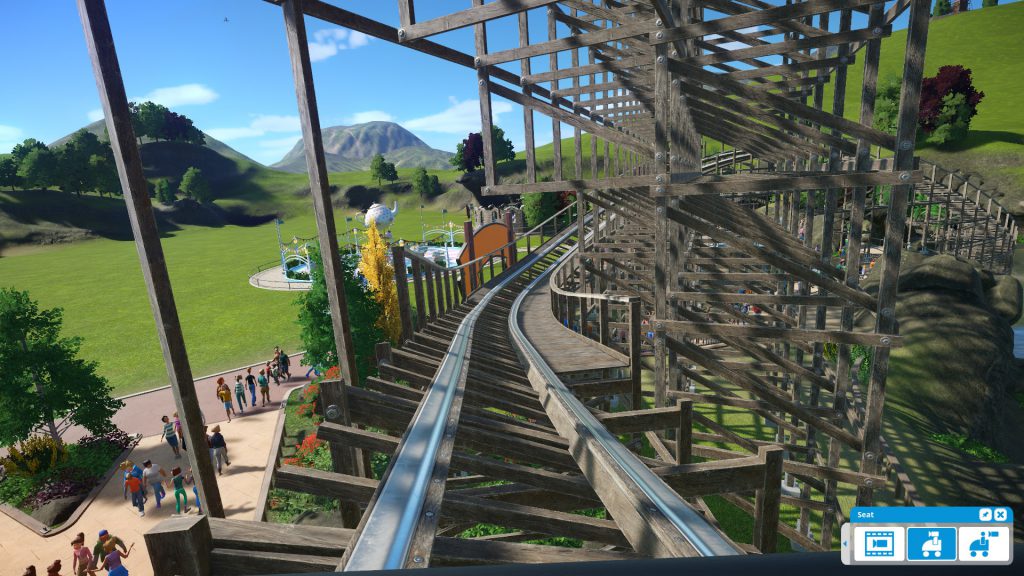The image size is (1024, 576).
Task: Select the film strip cinematic camera
Action: [x=879, y=544]
